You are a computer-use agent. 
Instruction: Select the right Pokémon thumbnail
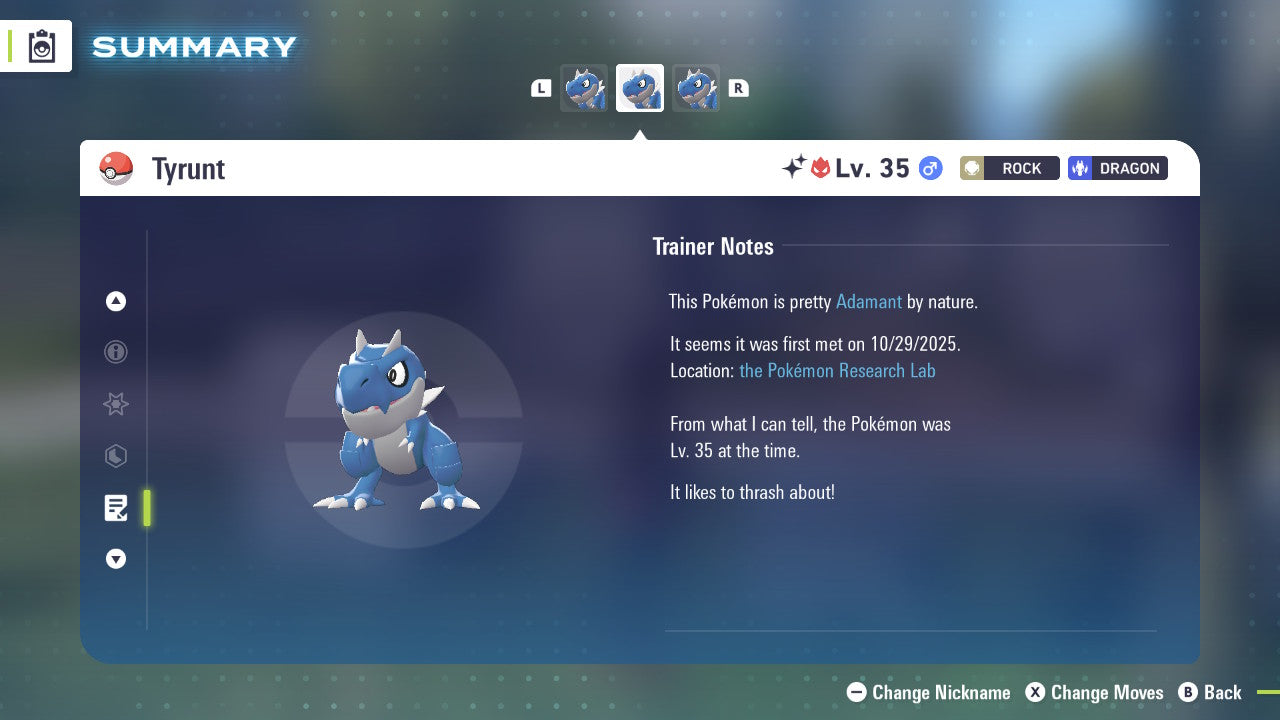(x=696, y=87)
